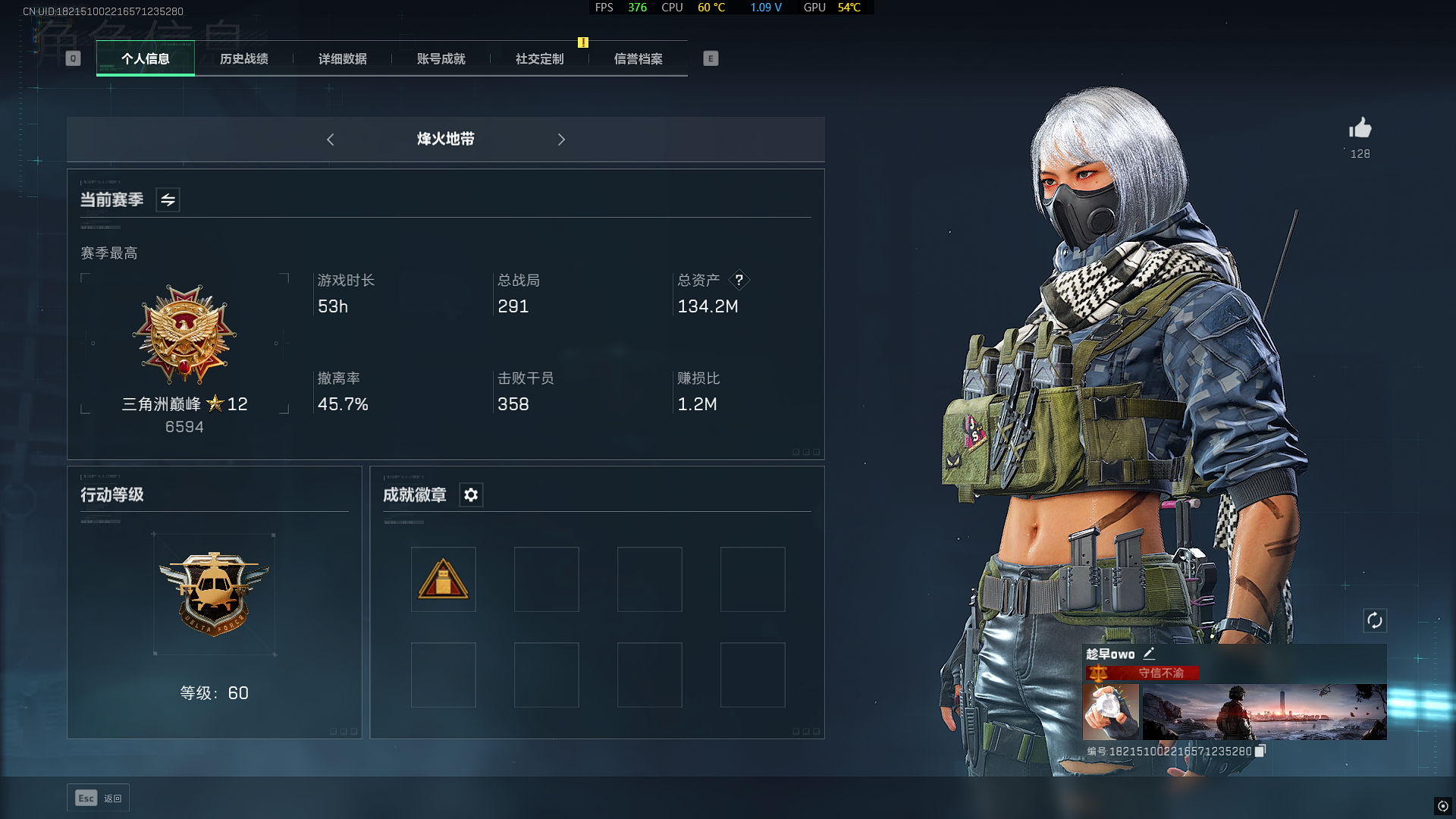Copy the player ID number
Screen dimensions: 1456x819
pyautogui.click(x=1260, y=751)
